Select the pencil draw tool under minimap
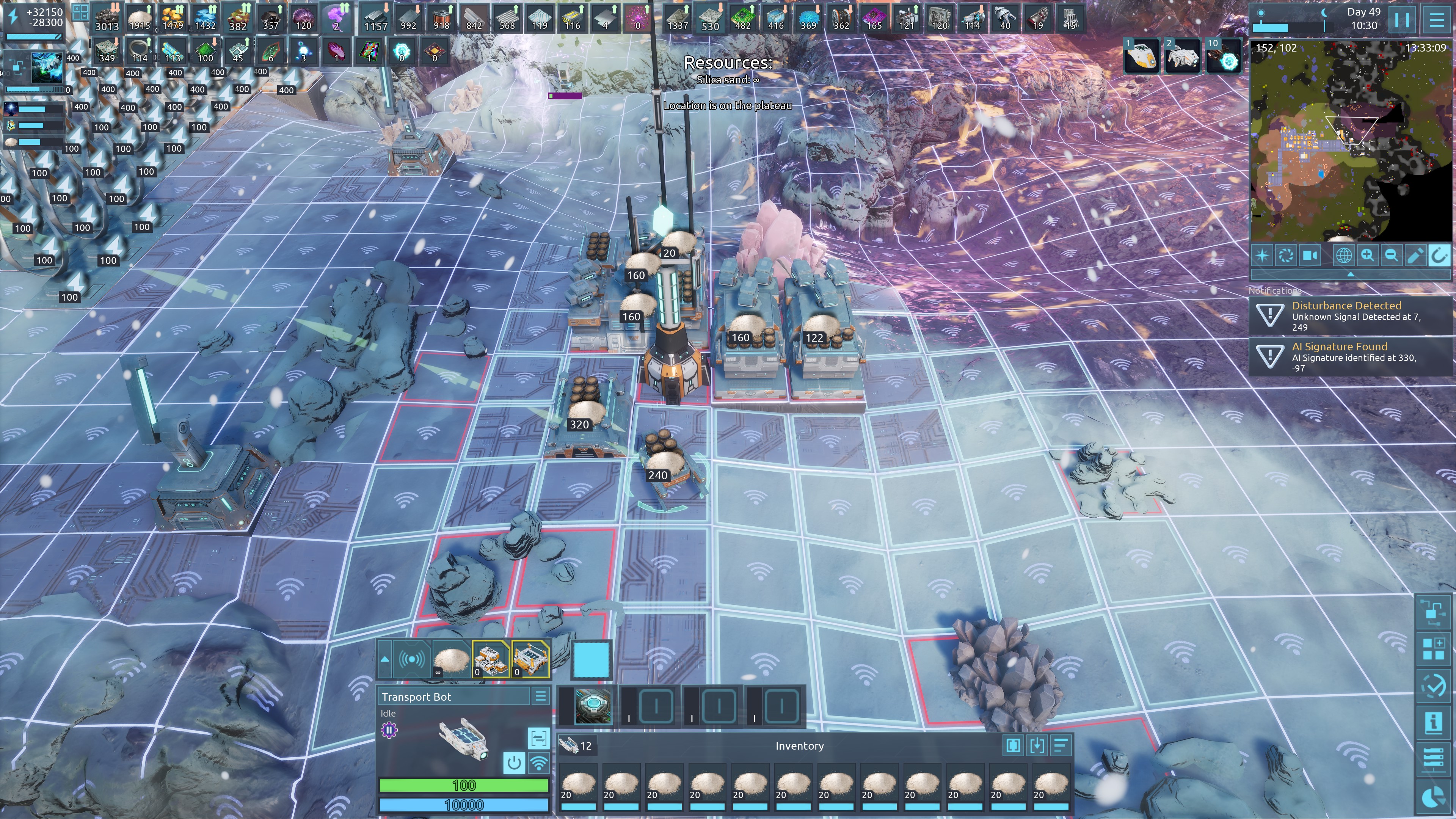Image resolution: width=1456 pixels, height=819 pixels. (x=1415, y=256)
